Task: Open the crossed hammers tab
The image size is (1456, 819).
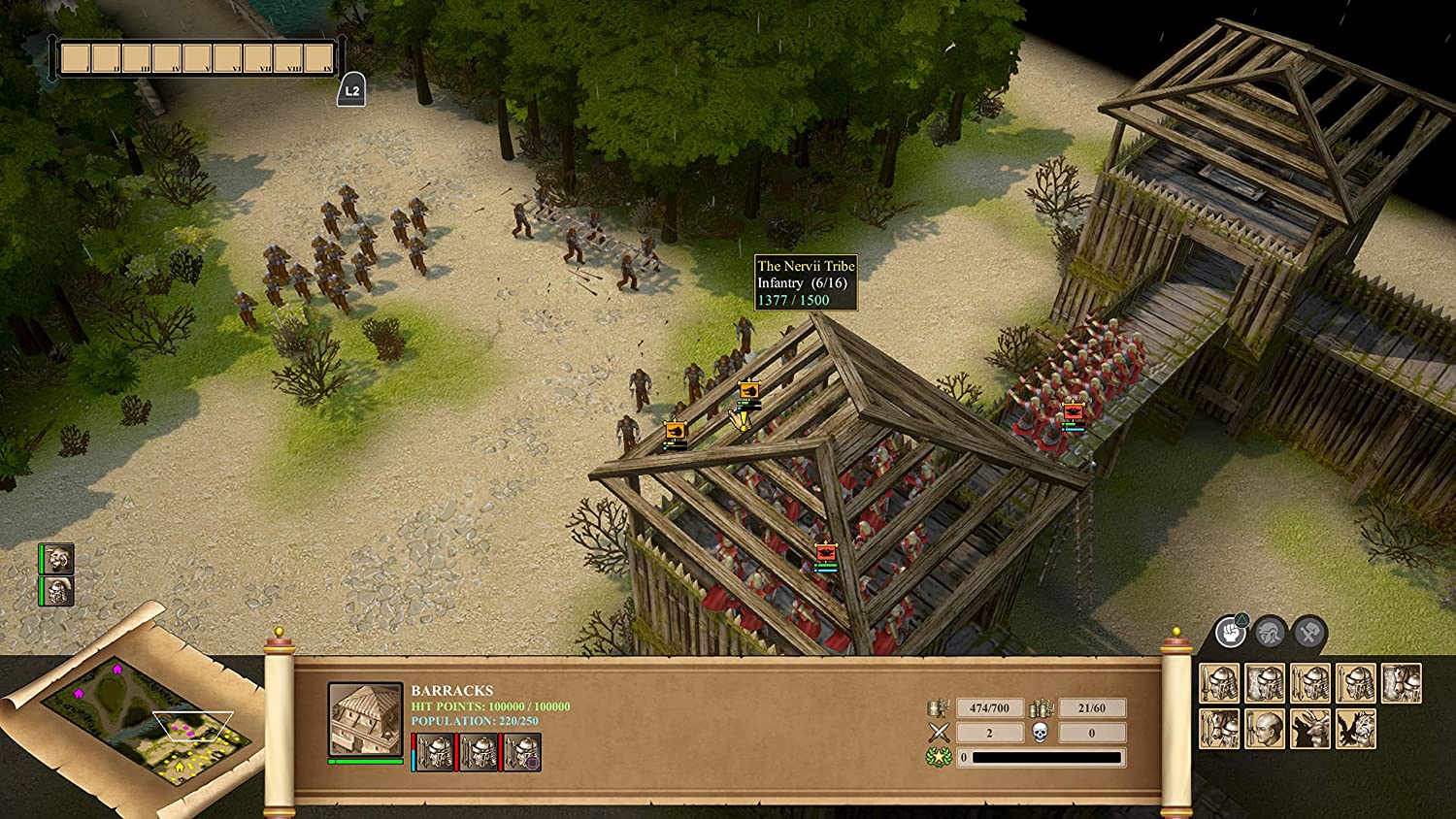Action: tap(1308, 632)
